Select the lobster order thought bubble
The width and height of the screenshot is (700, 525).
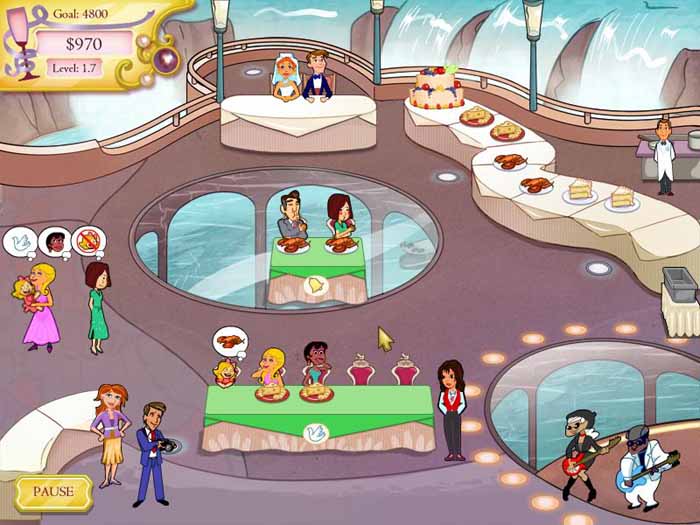(x=230, y=344)
